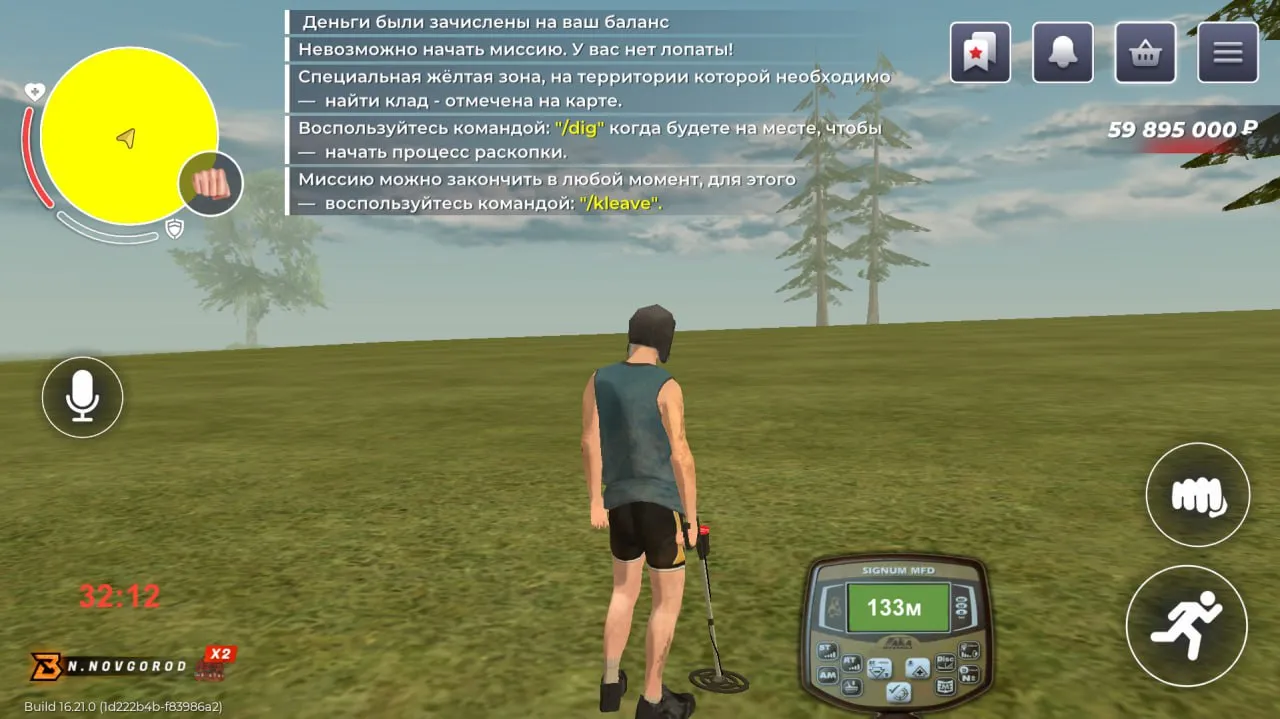1280x719 pixels.
Task: Open the shop basket
Action: 1145,52
